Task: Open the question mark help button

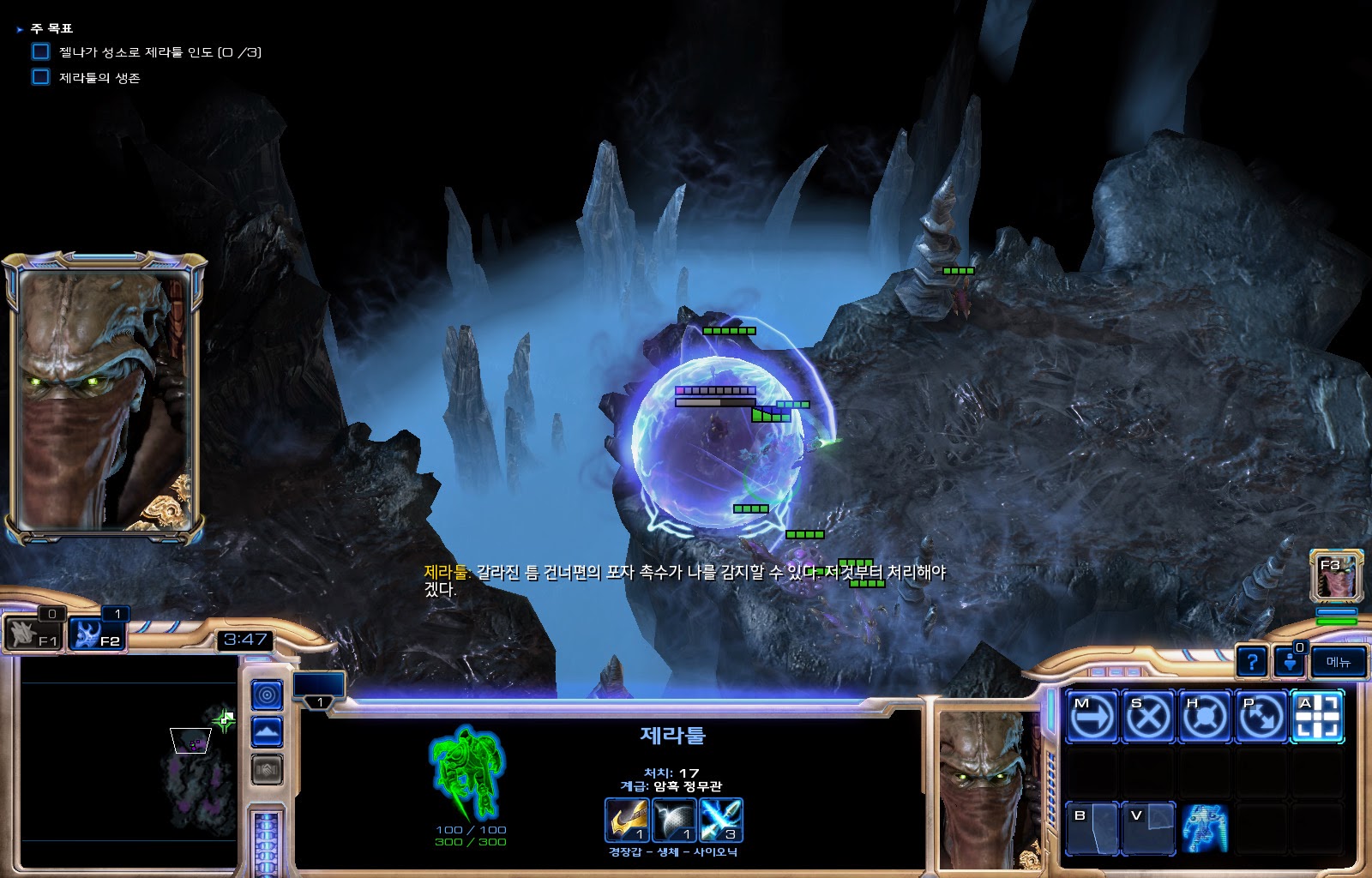Action: tap(1252, 661)
